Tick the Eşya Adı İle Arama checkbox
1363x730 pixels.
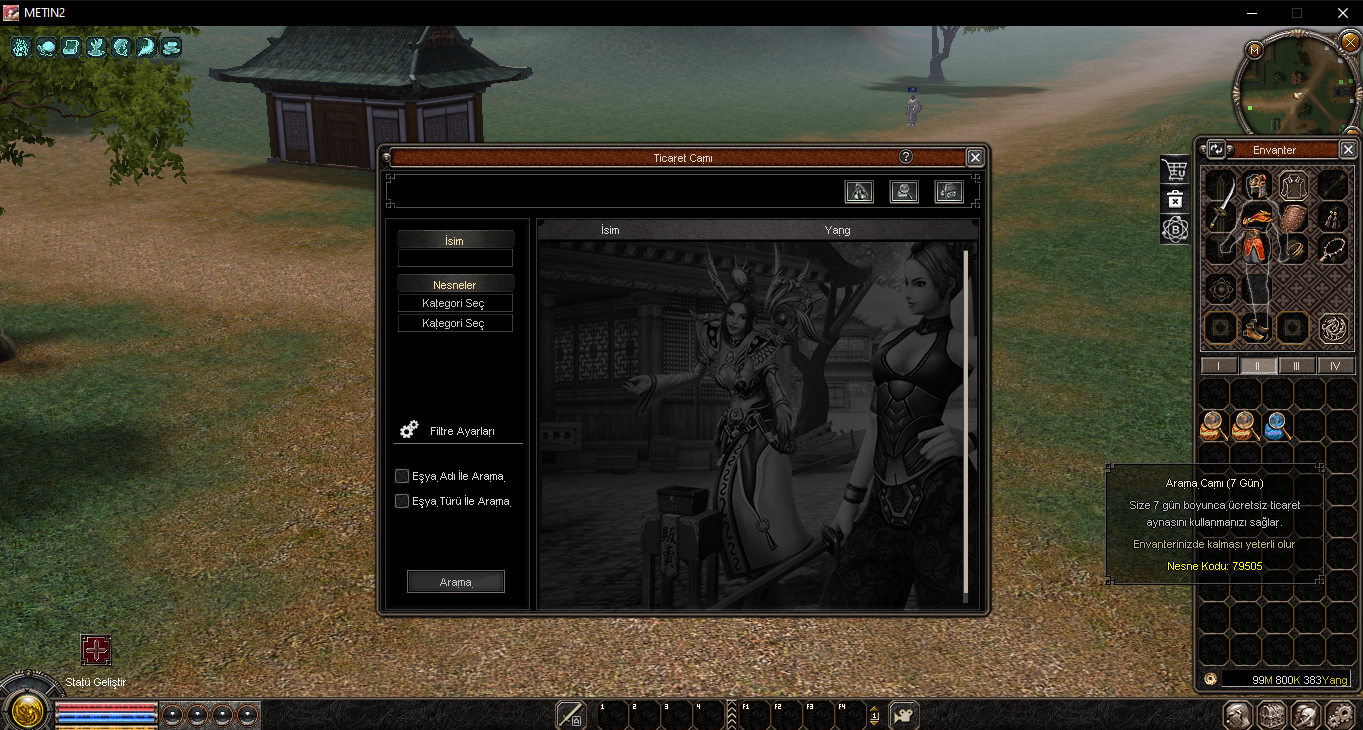[402, 476]
